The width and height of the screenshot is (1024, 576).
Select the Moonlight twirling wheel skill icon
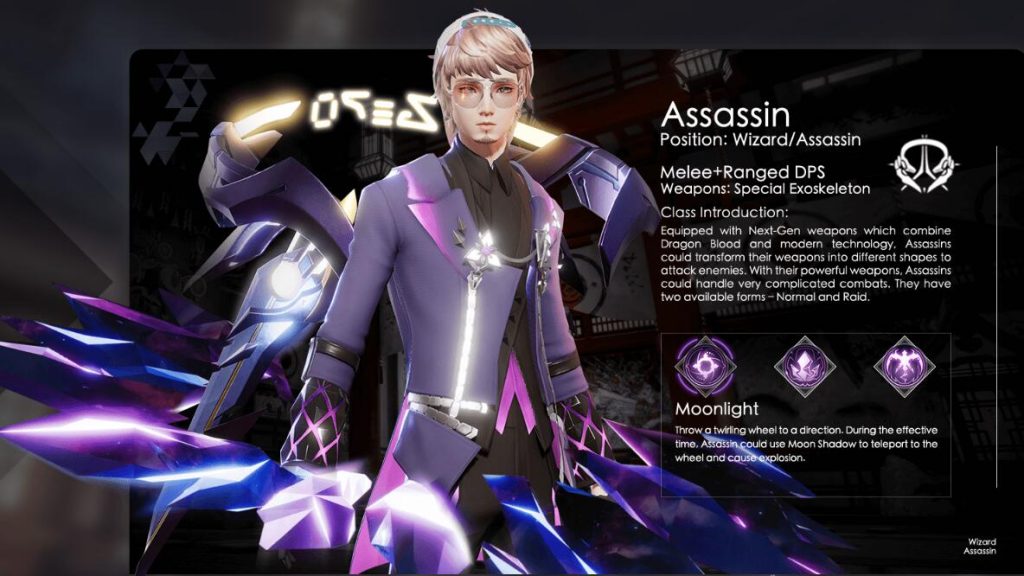coord(704,365)
